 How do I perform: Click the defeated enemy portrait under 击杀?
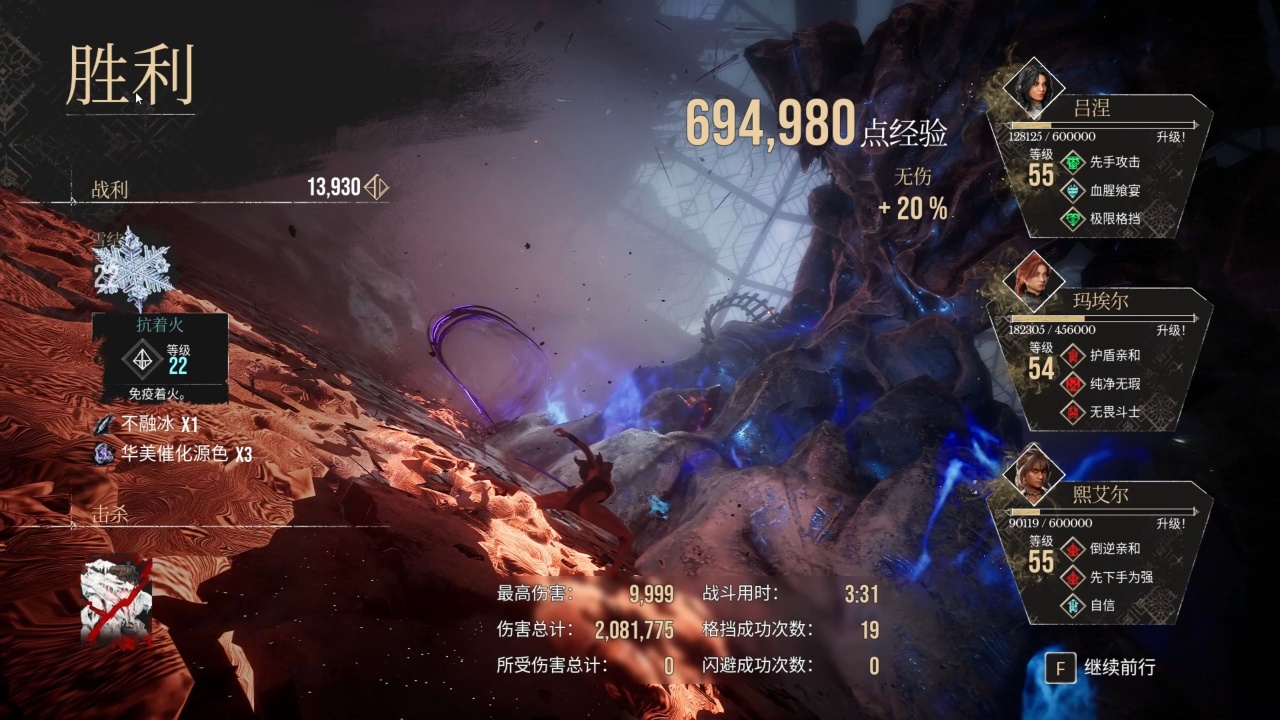coord(117,602)
